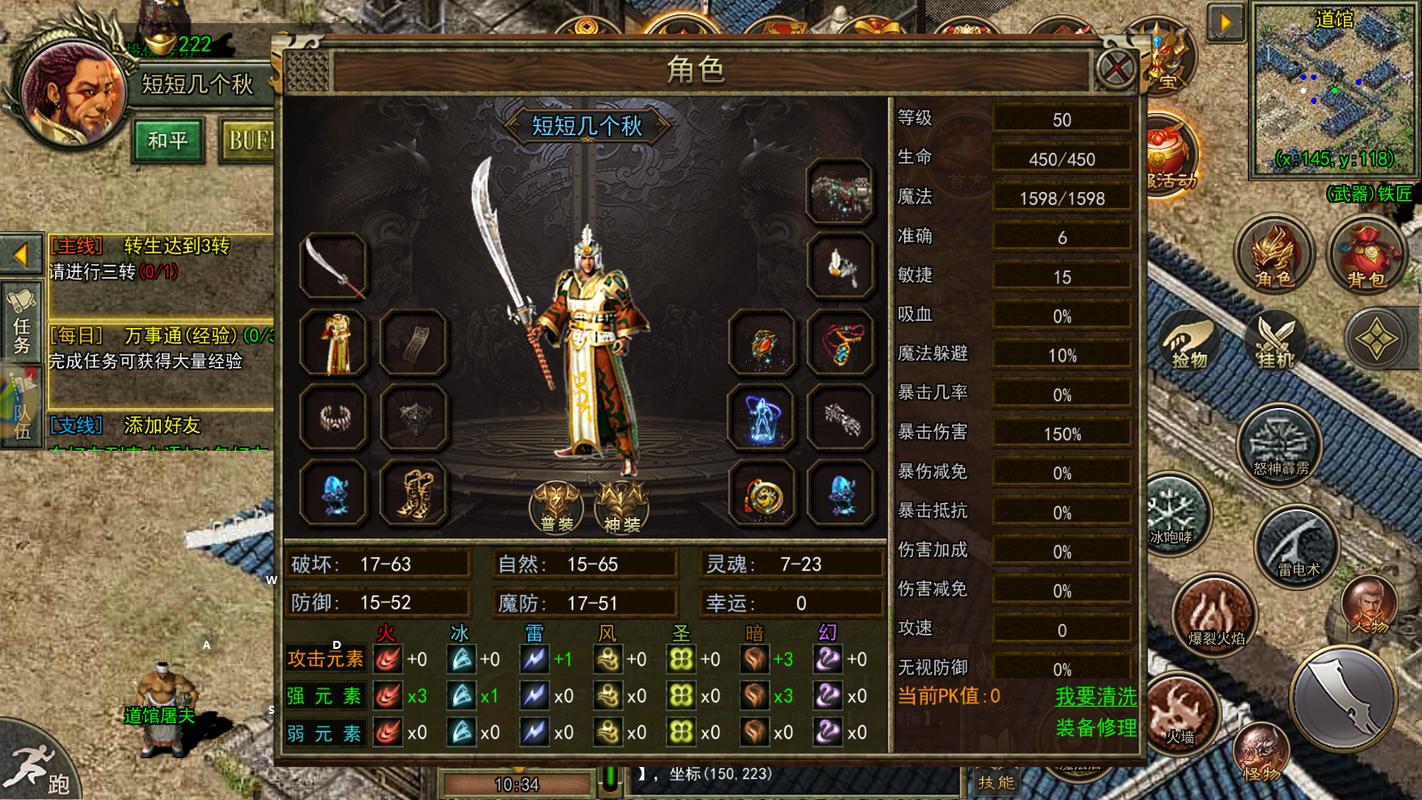Select the equipped glaive weapon slot
The width and height of the screenshot is (1422, 800).
coord(333,265)
